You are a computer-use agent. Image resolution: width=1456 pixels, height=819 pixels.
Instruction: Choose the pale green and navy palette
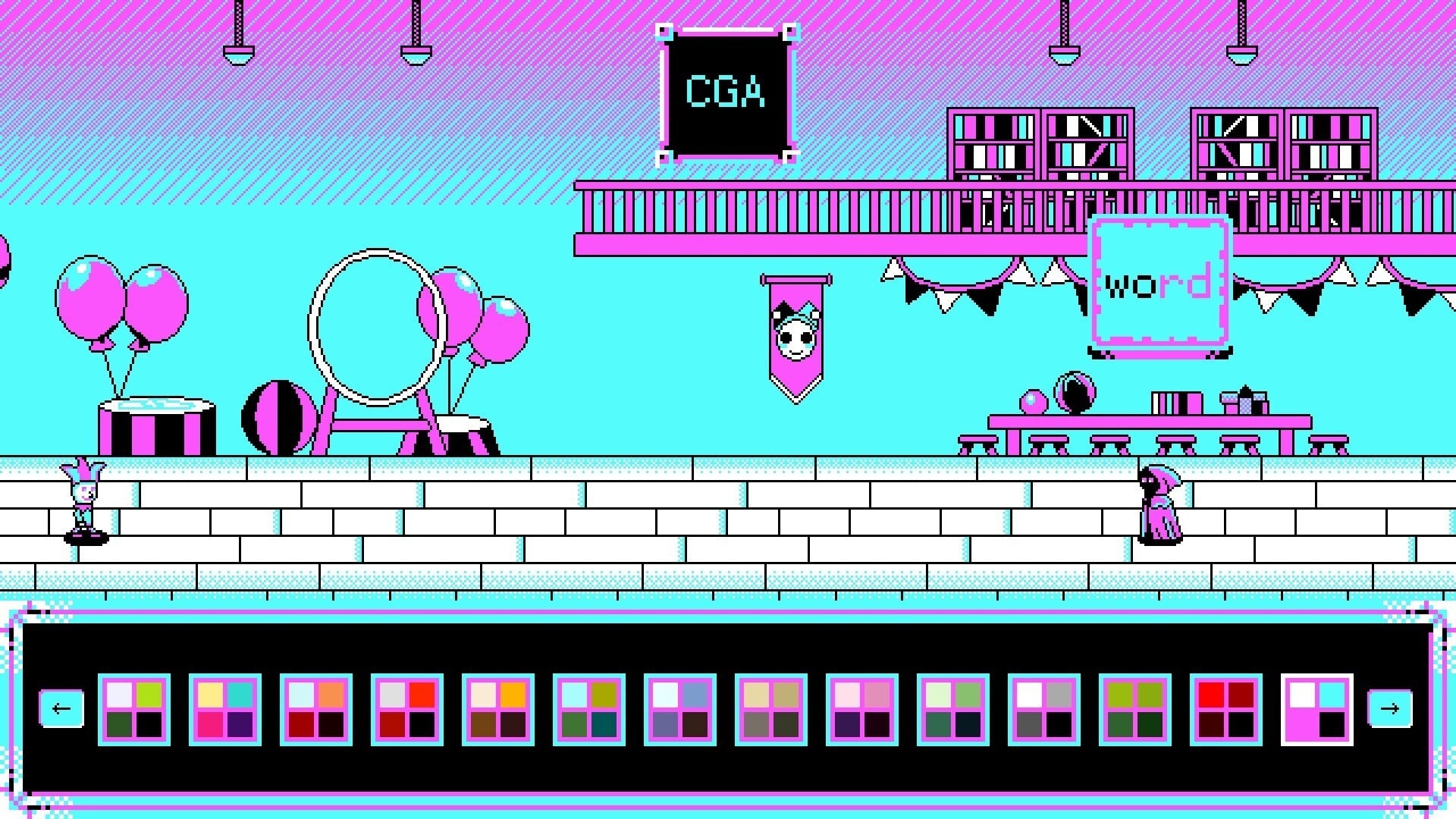pos(953,710)
